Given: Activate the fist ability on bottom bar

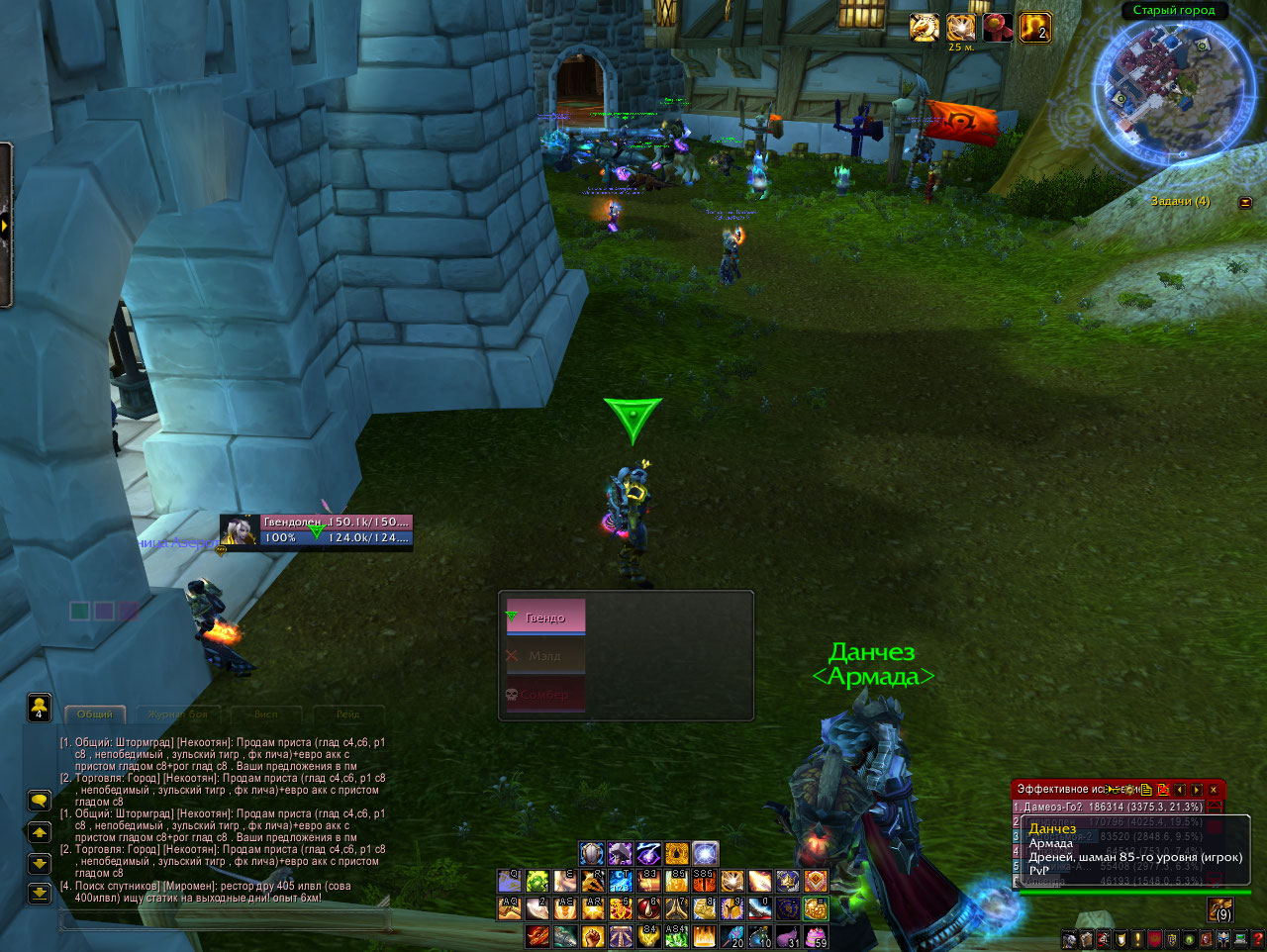Looking at the screenshot, I should pos(593,935).
